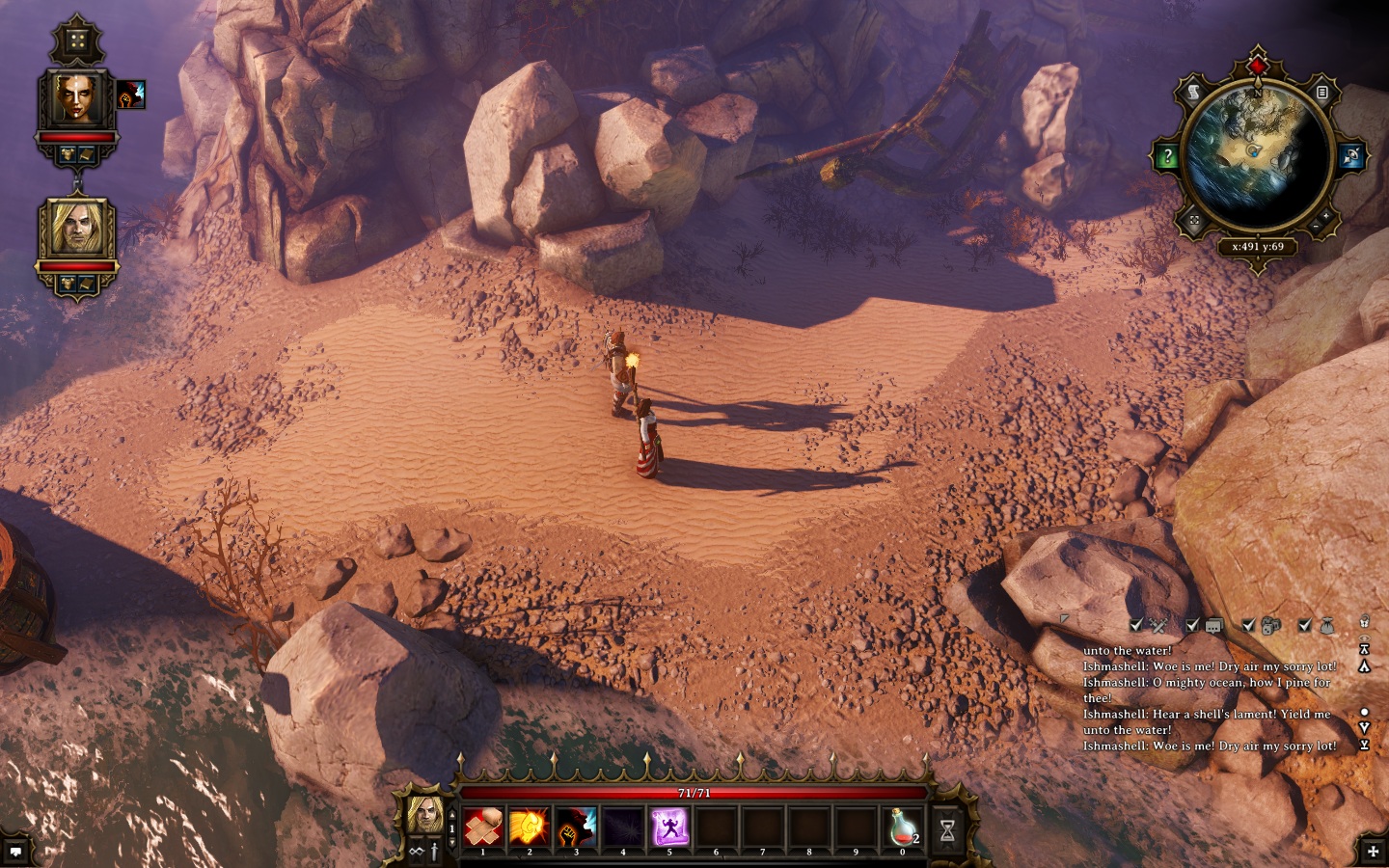Viewport: 1389px width, 868px height.
Task: Open the chat bubble button in bottom-left corner
Action: (16, 852)
